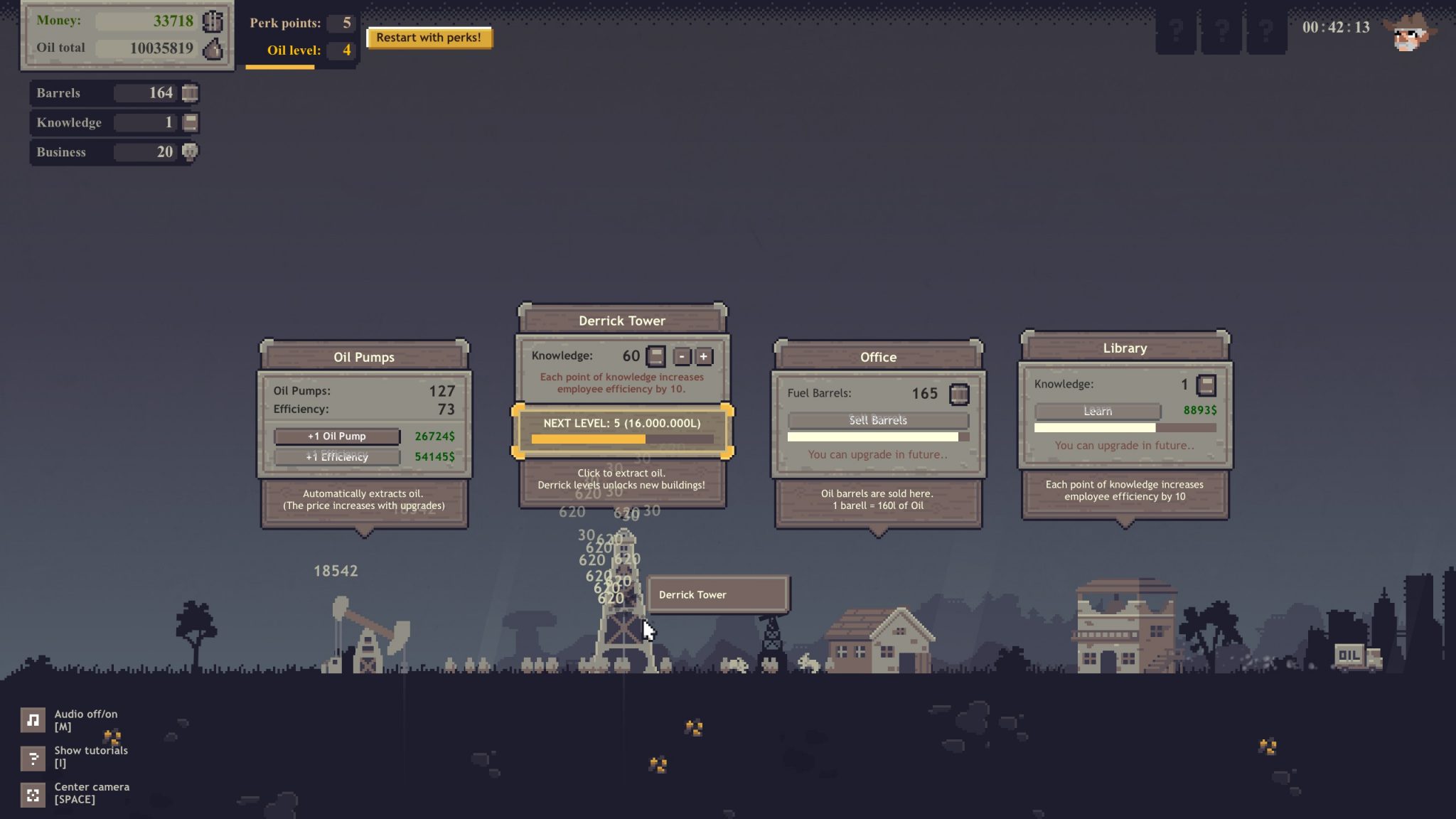Decrease Derrick Tower knowledge with minus

pyautogui.click(x=682, y=356)
